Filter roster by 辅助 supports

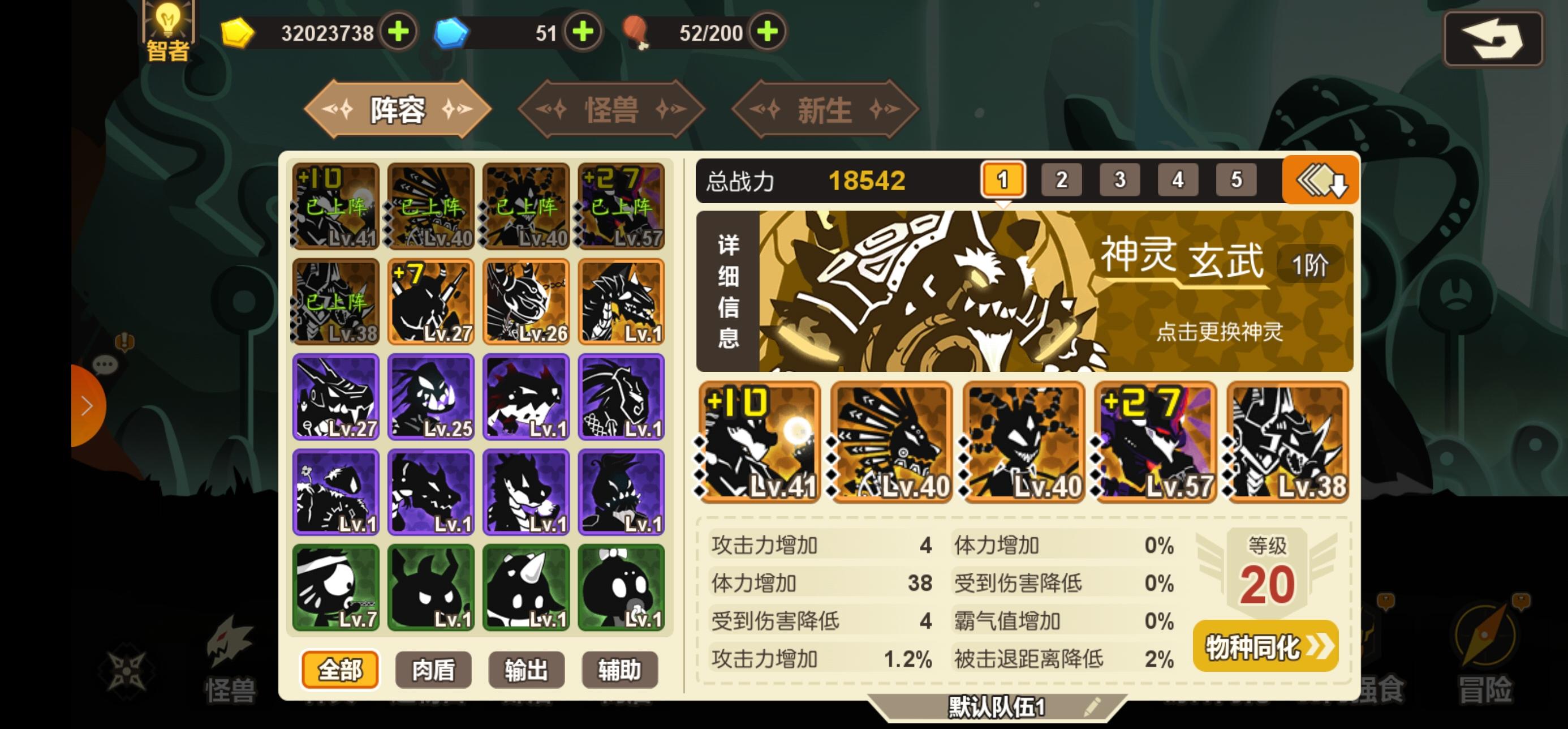point(622,670)
